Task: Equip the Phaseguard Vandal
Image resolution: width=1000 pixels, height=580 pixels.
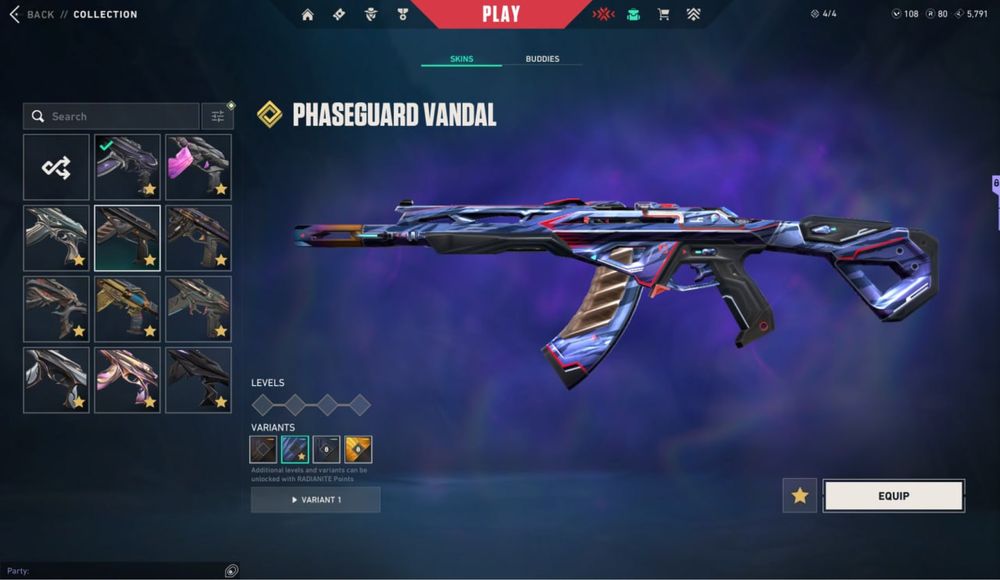Action: 893,495
